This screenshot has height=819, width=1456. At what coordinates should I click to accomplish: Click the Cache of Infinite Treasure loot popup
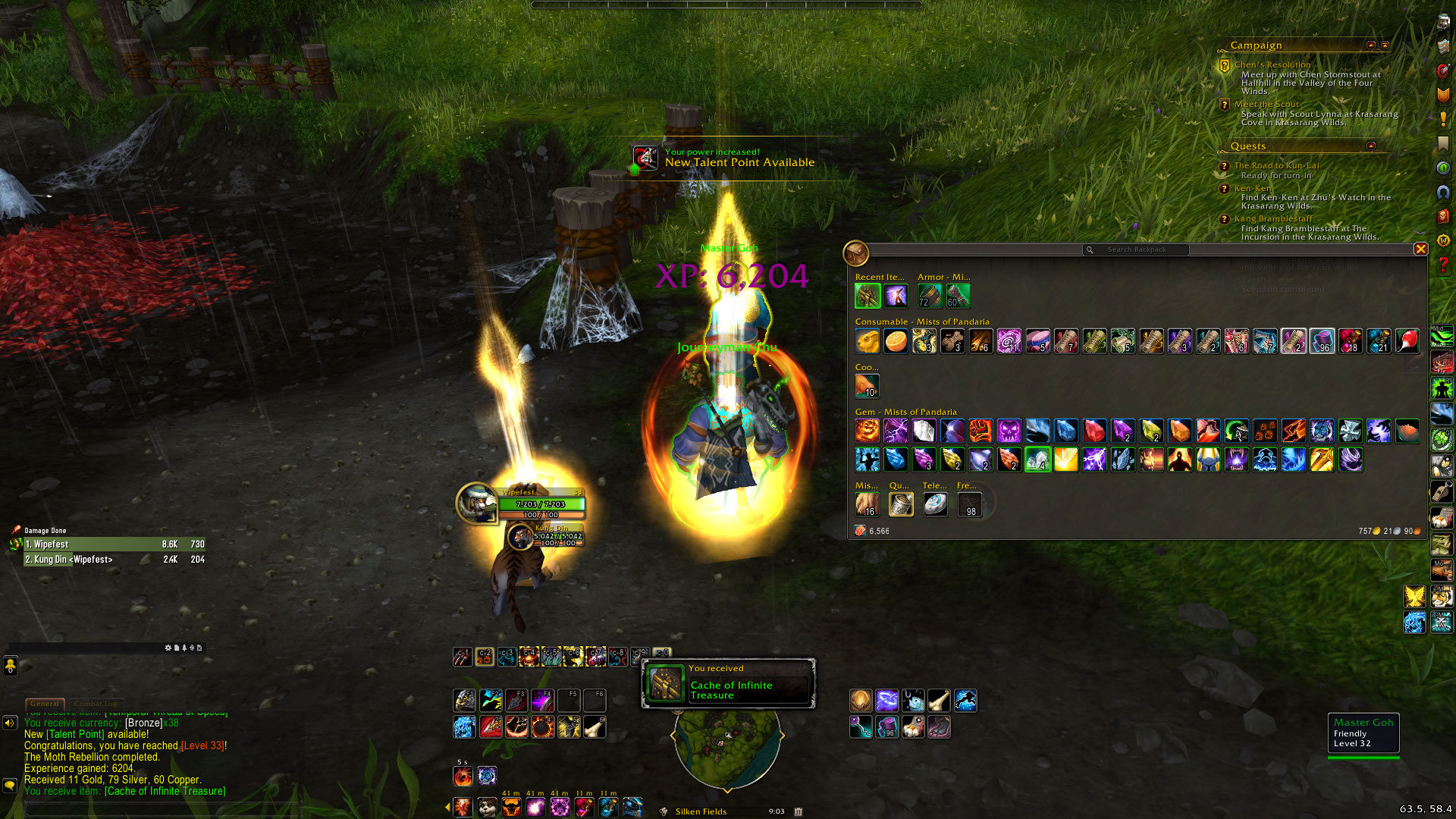coord(728,684)
